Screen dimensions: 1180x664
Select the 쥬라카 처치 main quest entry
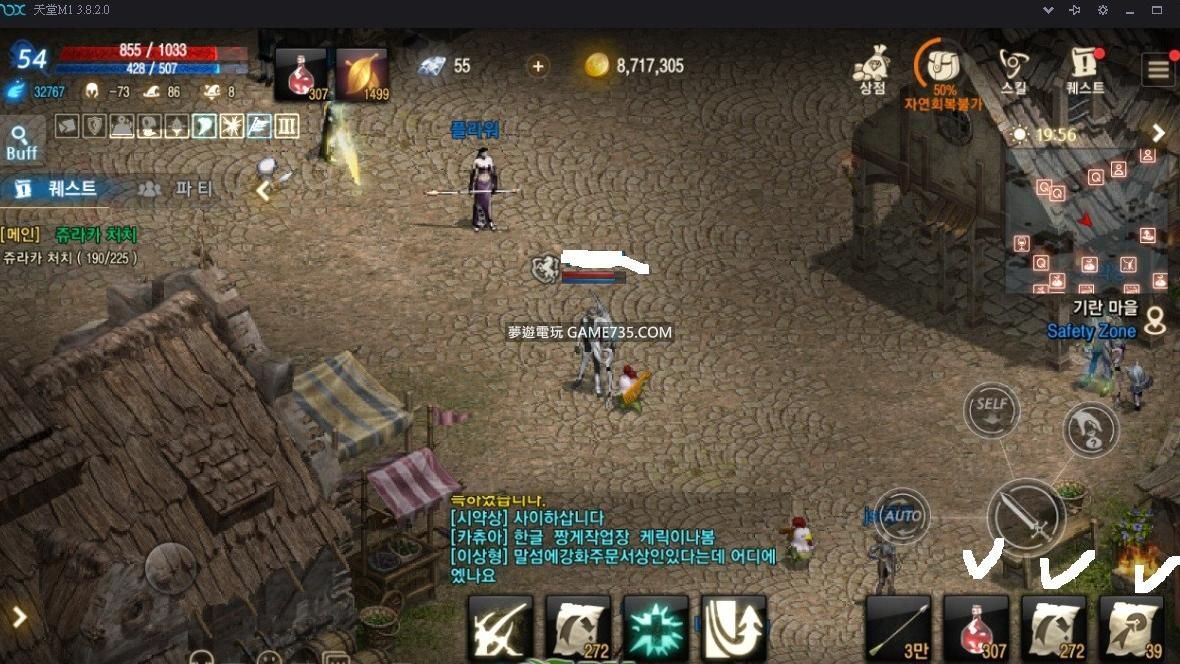click(x=96, y=235)
